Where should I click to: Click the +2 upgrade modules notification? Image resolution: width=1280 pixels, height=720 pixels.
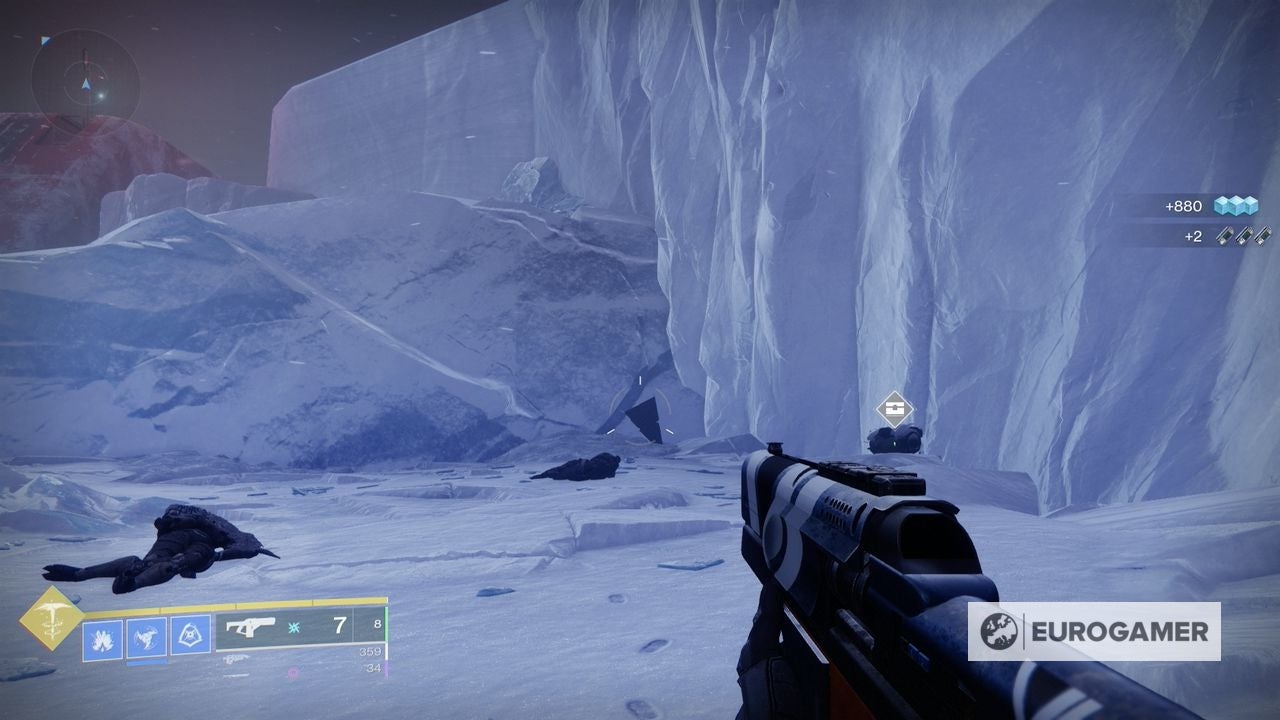pos(1191,236)
